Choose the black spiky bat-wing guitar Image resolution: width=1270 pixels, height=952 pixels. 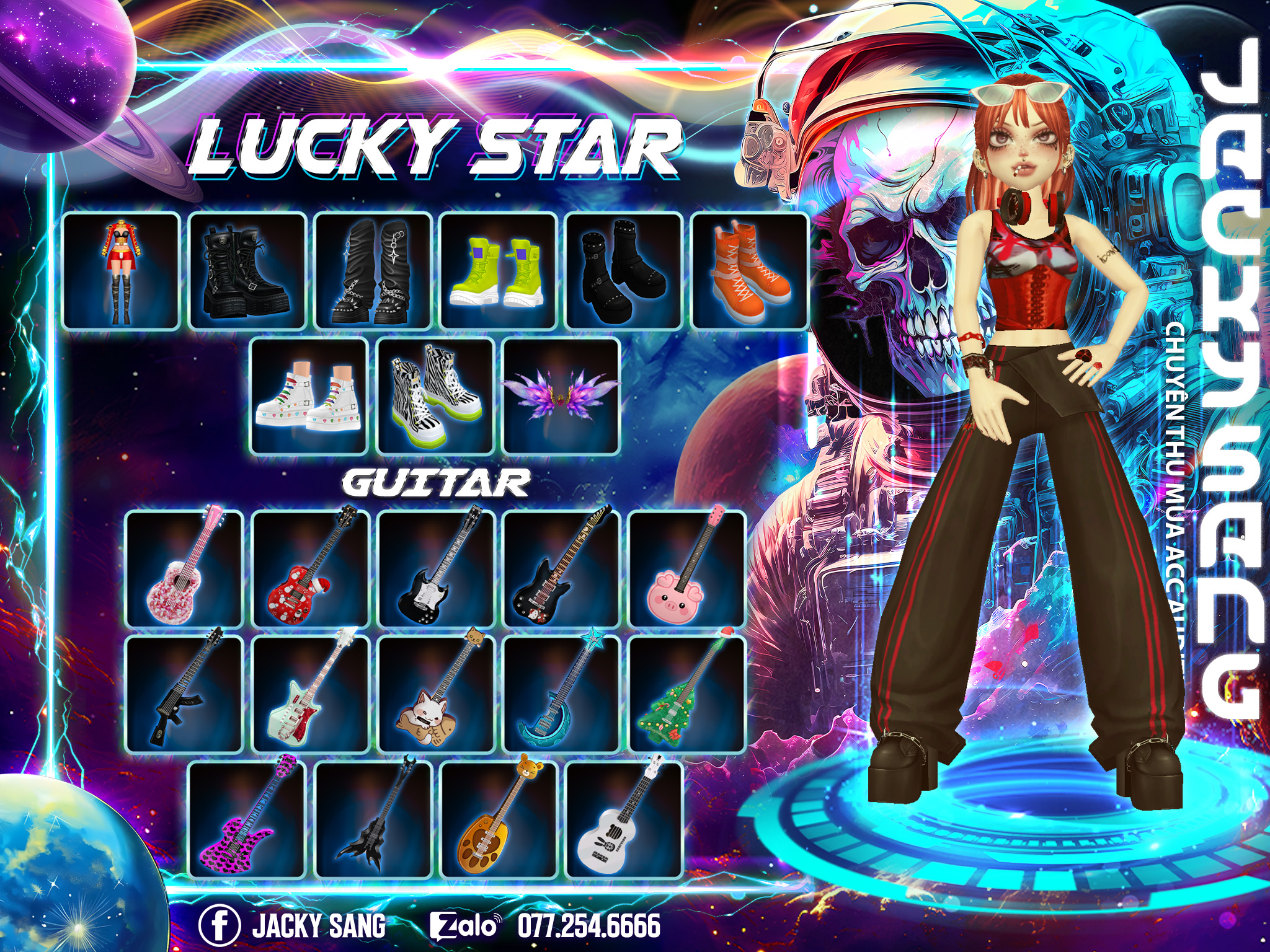coord(373,819)
